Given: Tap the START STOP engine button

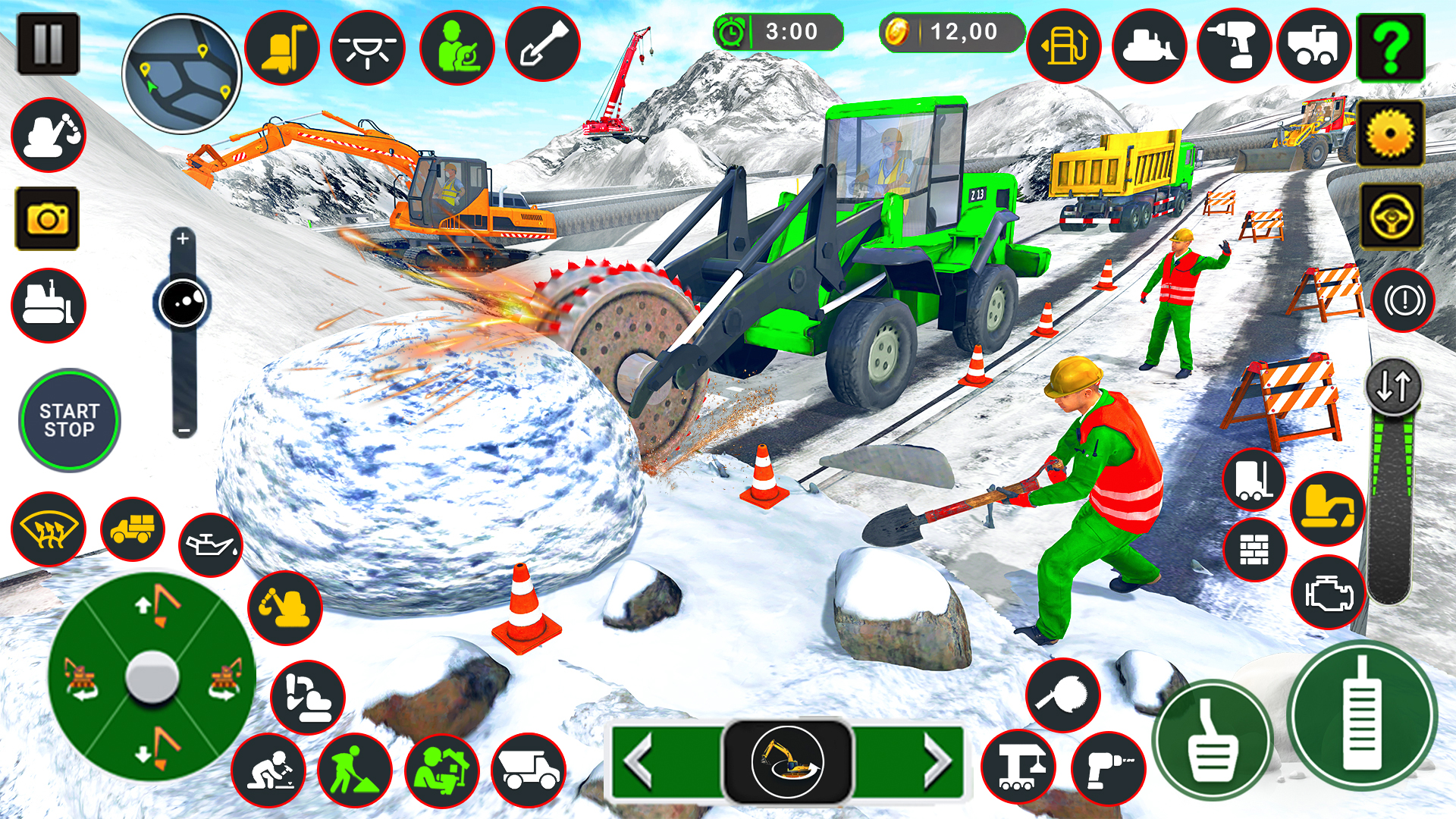Looking at the screenshot, I should (69, 420).
